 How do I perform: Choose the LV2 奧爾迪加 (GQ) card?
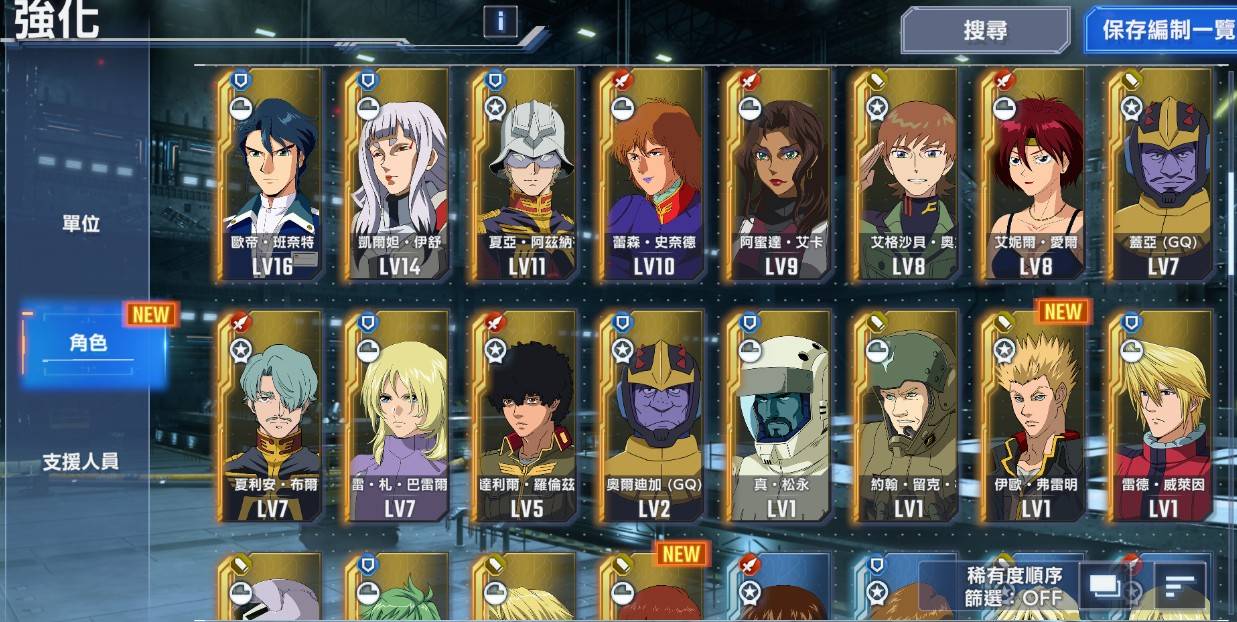[652, 416]
